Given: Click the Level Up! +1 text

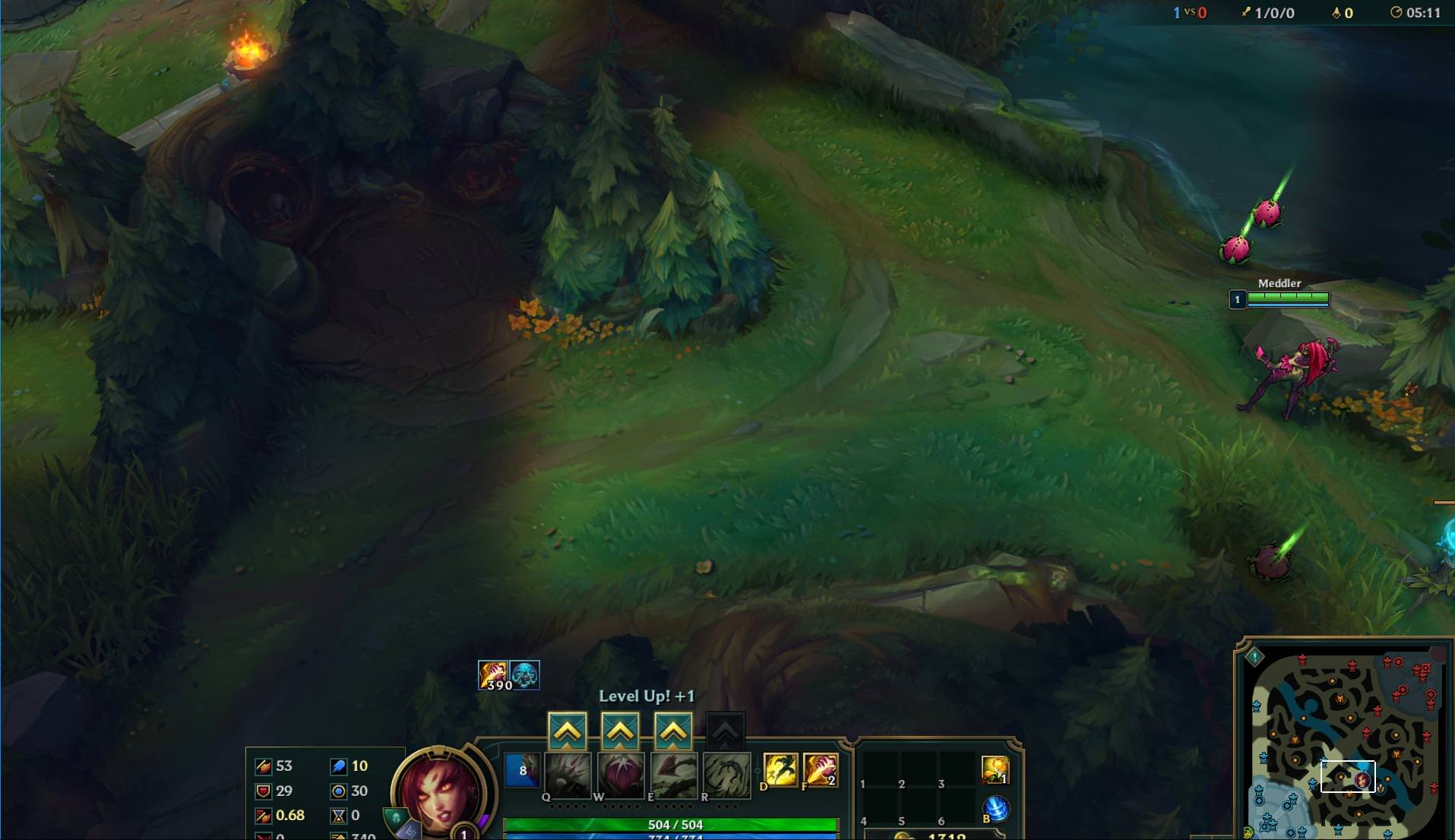Looking at the screenshot, I should click(648, 695).
